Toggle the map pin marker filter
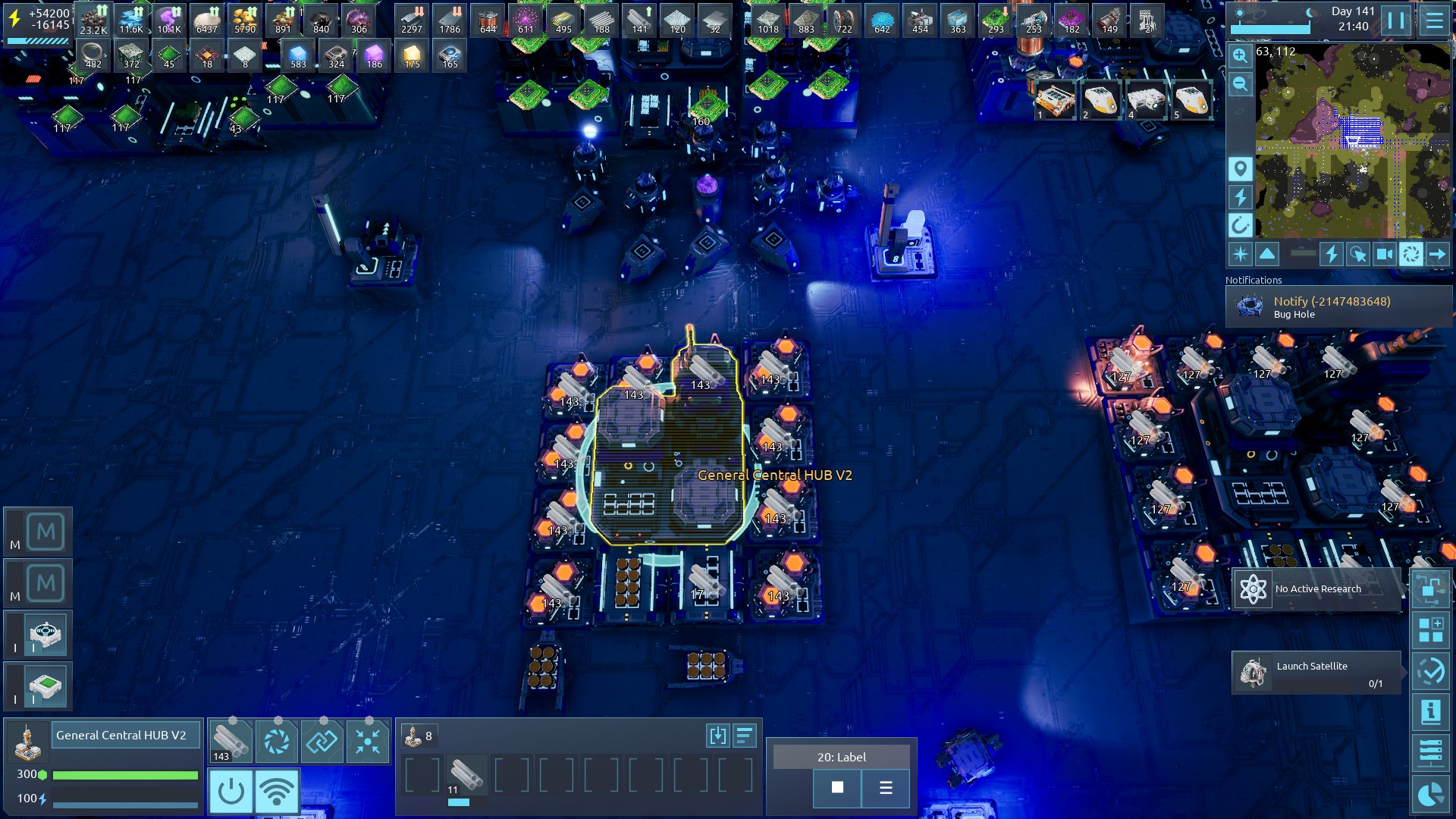This screenshot has width=1456, height=819. [x=1240, y=168]
